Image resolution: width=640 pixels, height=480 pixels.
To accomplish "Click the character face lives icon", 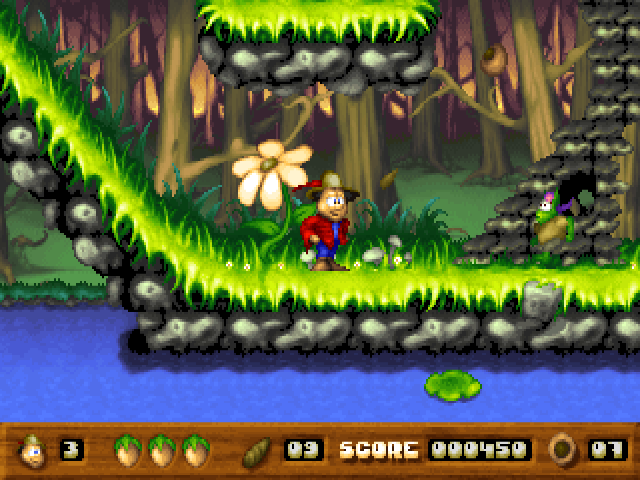I will pos(32,450).
